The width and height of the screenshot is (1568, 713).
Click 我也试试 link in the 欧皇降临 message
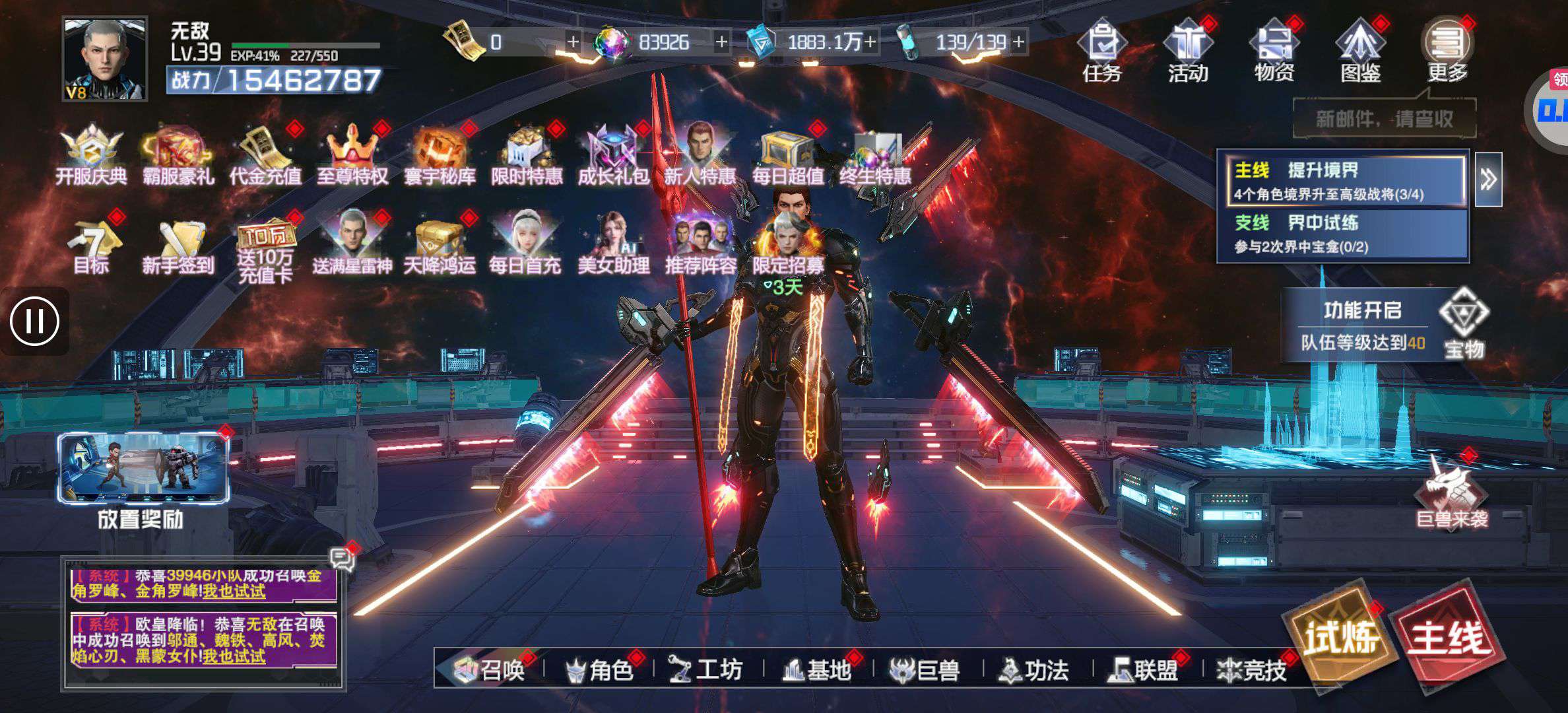point(234,656)
